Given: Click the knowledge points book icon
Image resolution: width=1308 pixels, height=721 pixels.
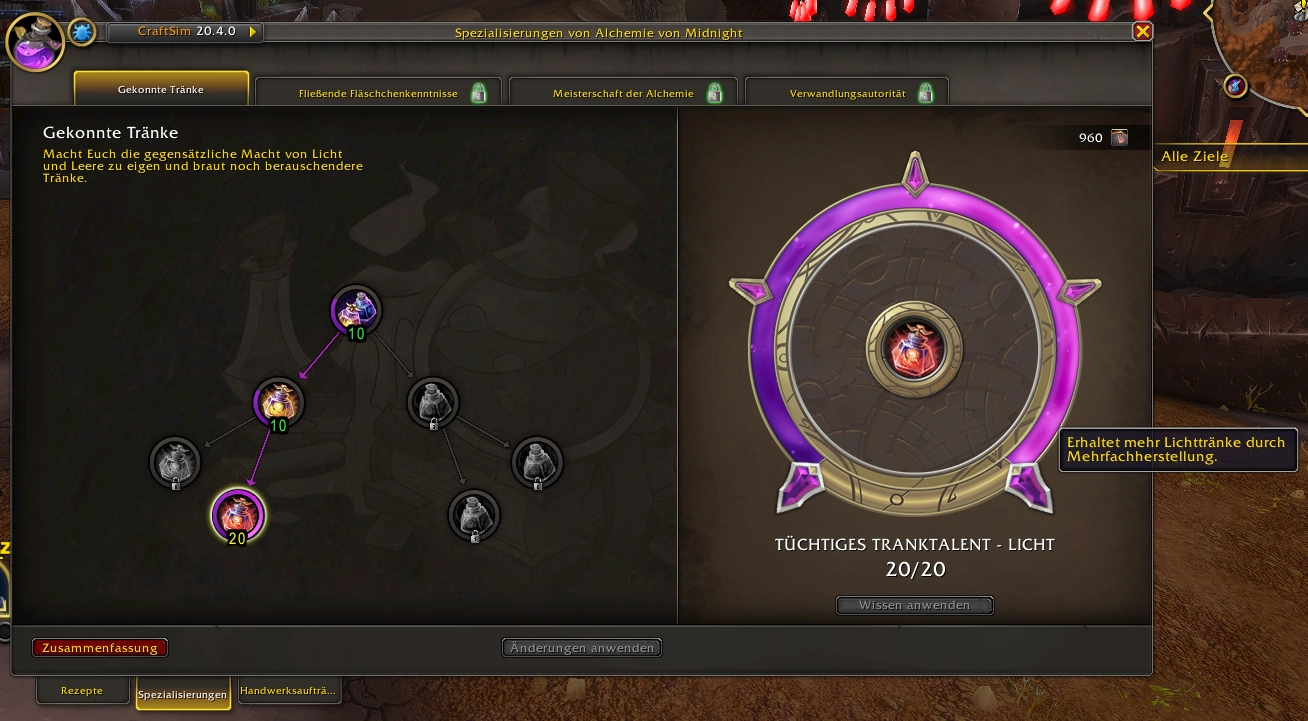Looking at the screenshot, I should (x=1119, y=138).
